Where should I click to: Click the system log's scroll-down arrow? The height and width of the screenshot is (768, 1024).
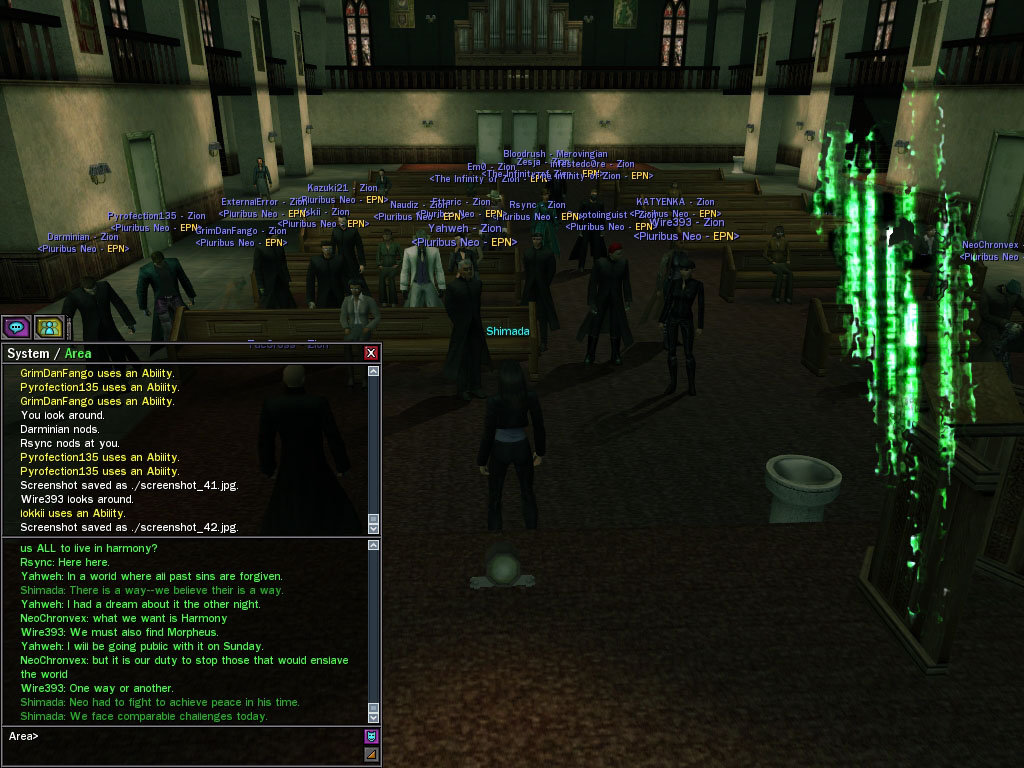click(x=374, y=527)
